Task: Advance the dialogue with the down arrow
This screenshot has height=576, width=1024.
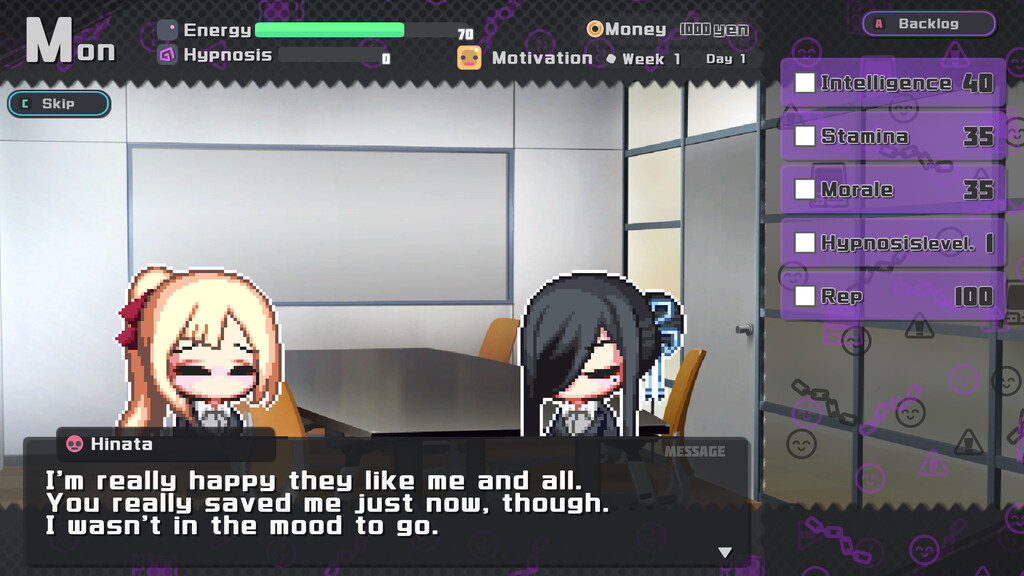Action: pyautogui.click(x=725, y=552)
